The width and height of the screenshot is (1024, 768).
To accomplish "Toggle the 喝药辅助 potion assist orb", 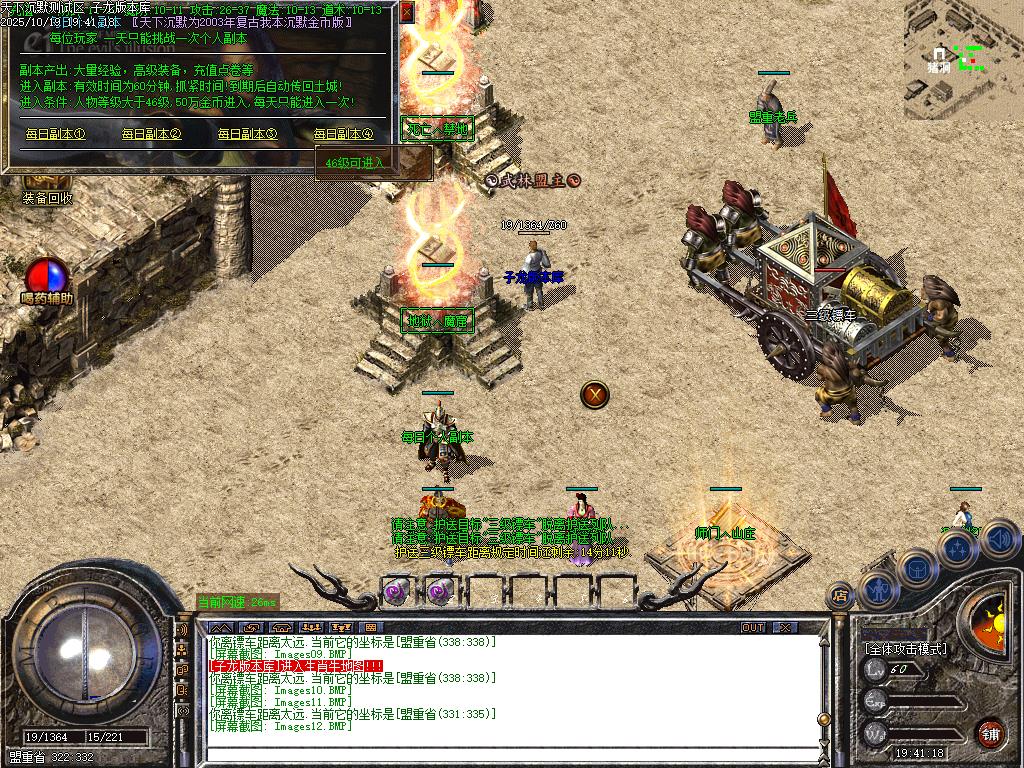I will coord(47,277).
